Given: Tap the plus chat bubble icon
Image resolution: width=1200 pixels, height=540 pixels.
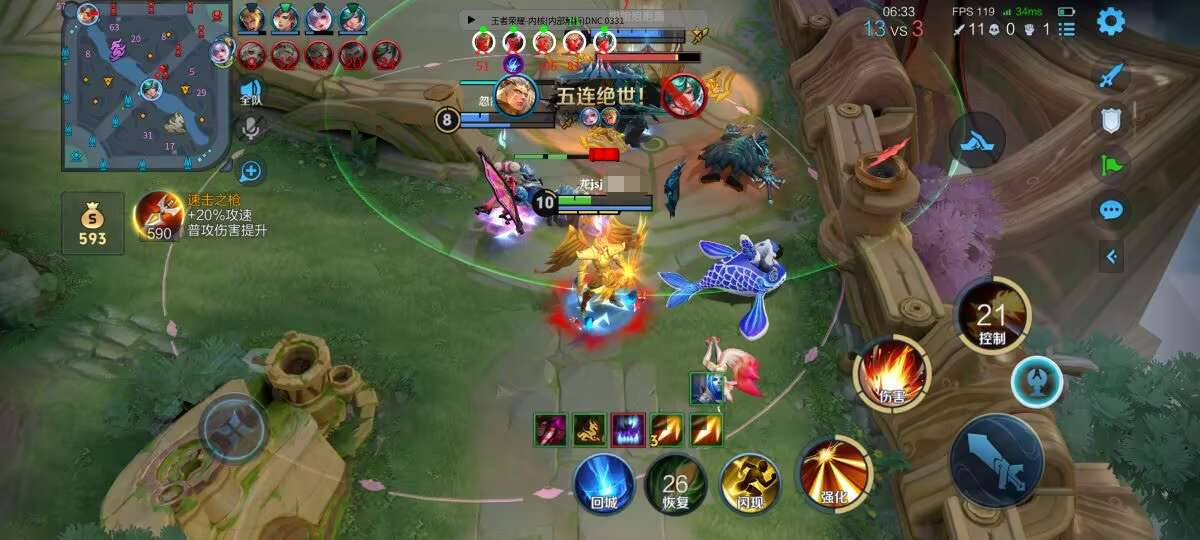Looking at the screenshot, I should 250,172.
